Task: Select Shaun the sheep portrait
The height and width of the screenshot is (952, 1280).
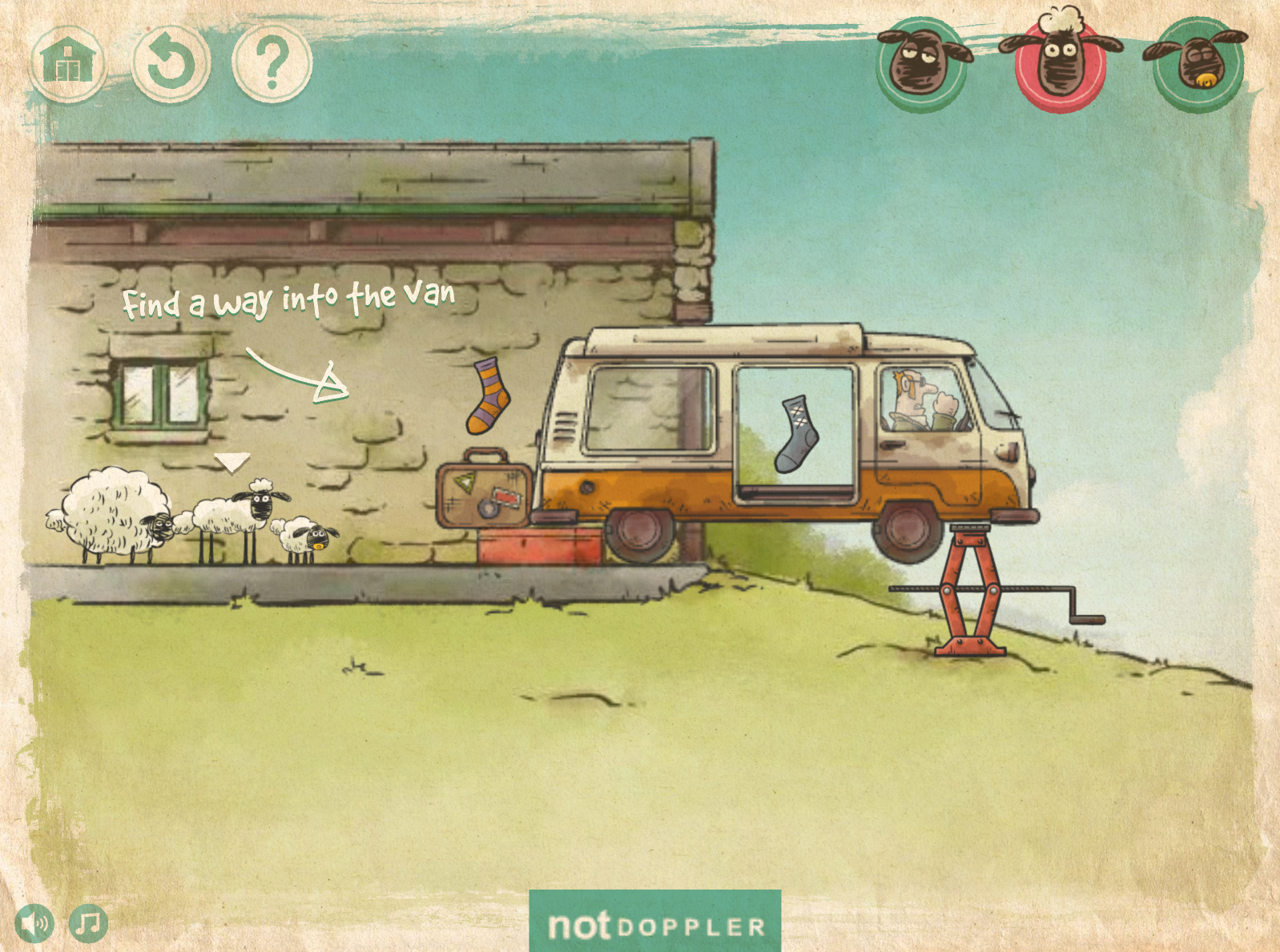Action: (x=1061, y=64)
